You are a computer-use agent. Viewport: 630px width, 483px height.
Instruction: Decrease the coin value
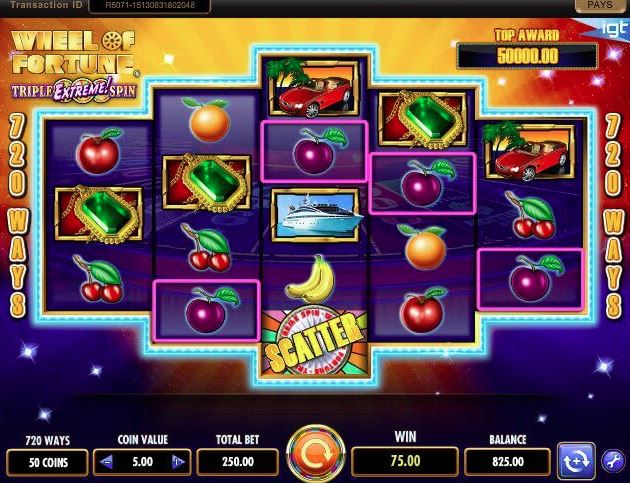[x=108, y=462]
